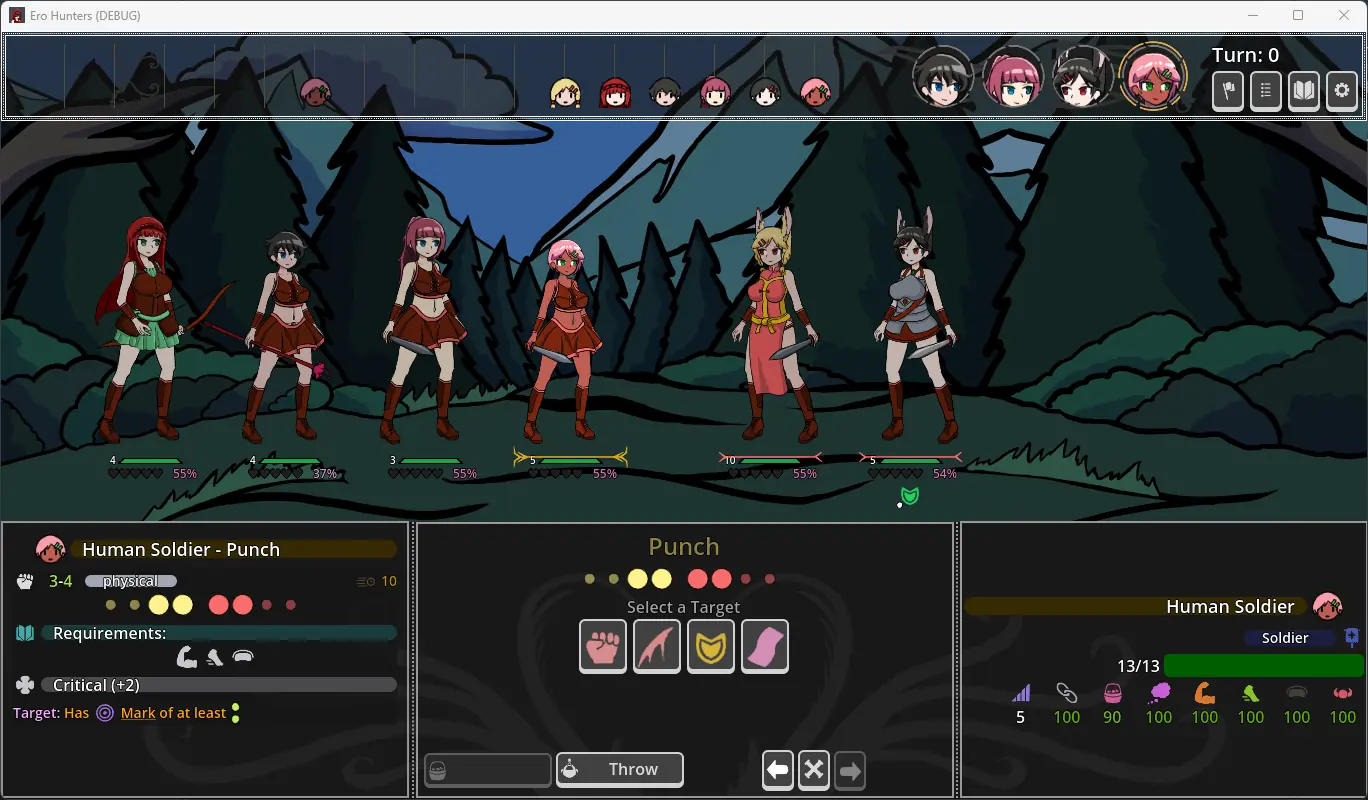
Task: Select the black-haired blue-eyed party portrait
Action: click(x=942, y=77)
